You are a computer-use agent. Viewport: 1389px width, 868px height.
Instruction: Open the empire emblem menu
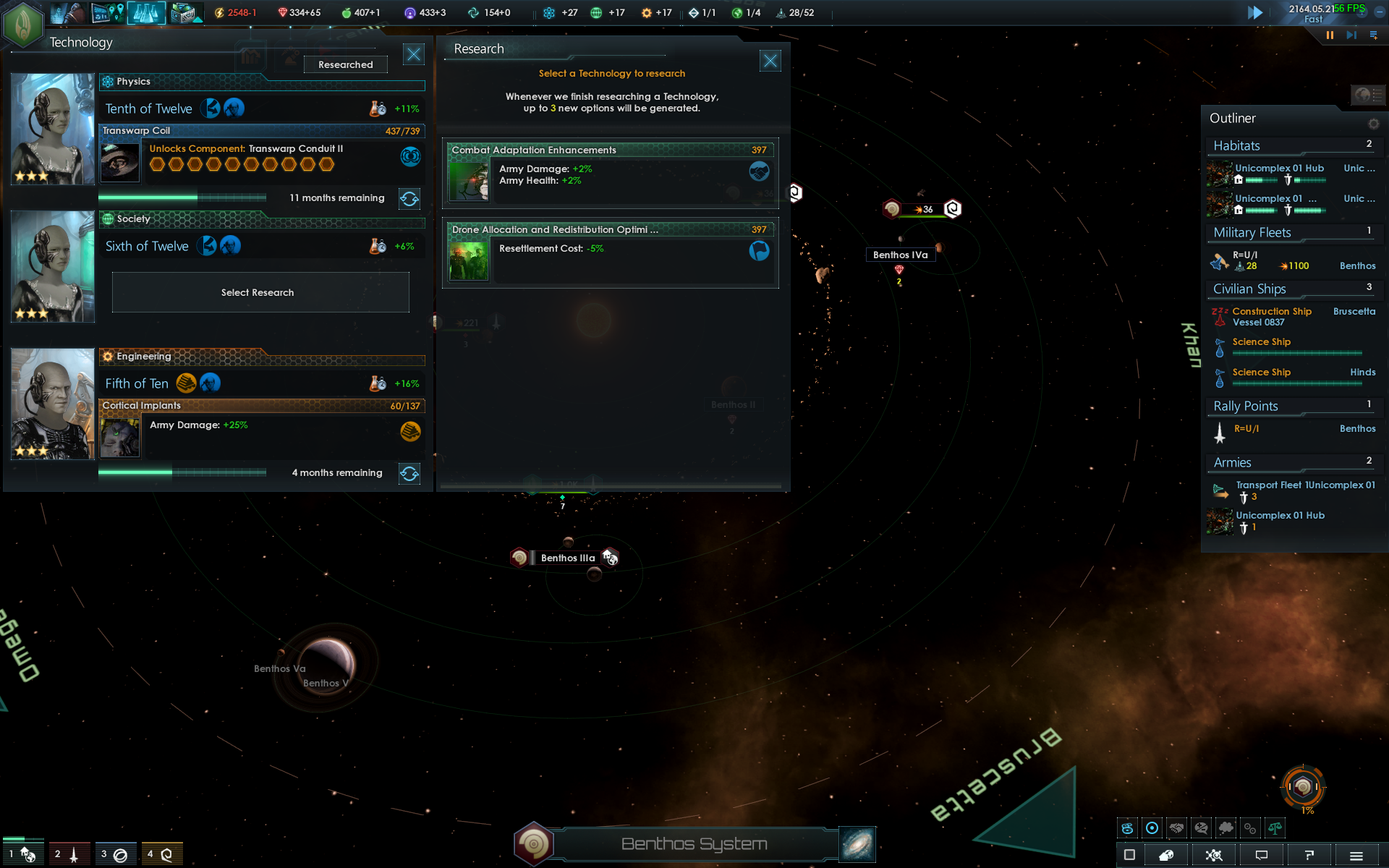23,23
